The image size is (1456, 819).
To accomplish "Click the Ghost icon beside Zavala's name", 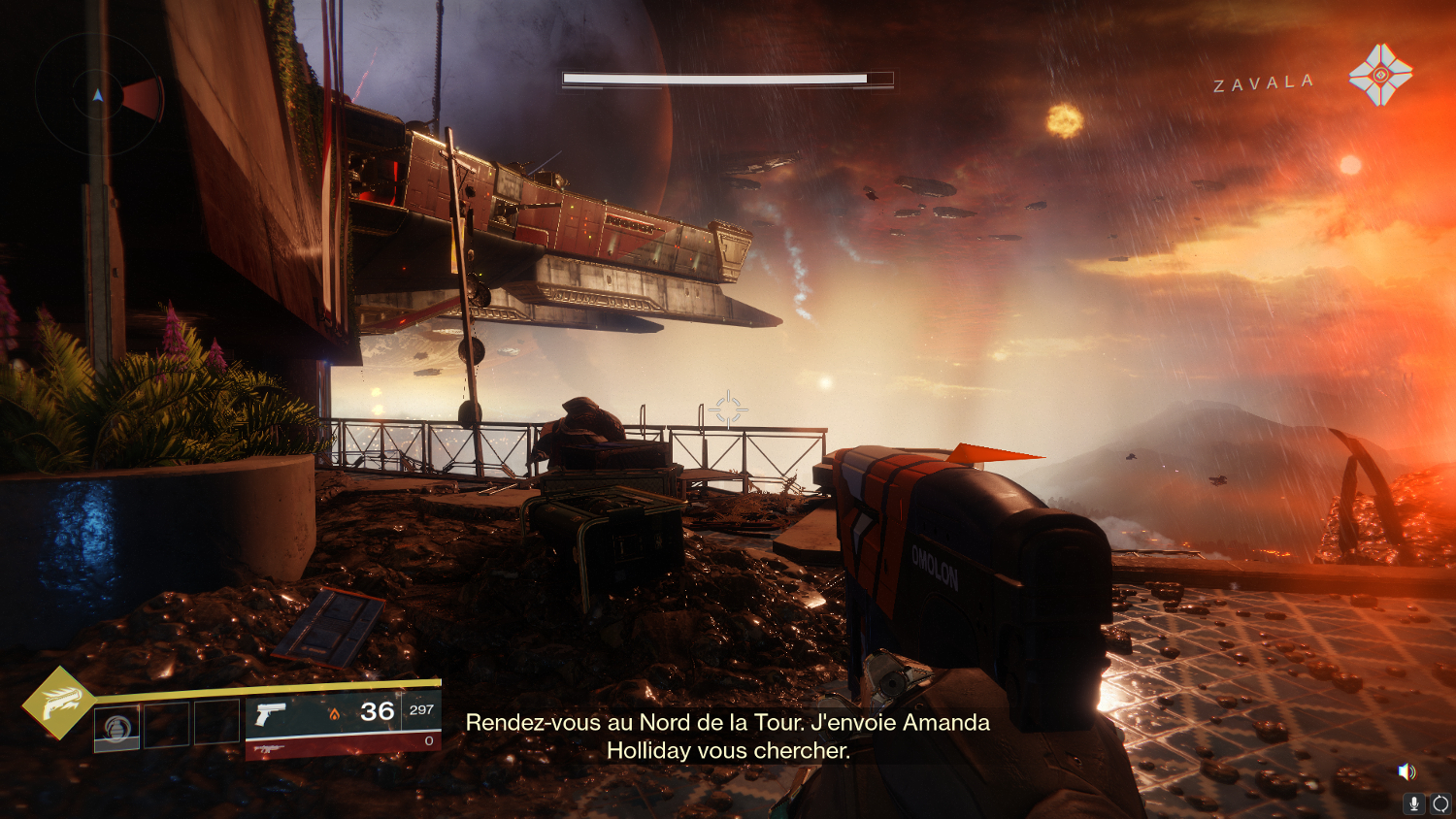I will (1379, 74).
